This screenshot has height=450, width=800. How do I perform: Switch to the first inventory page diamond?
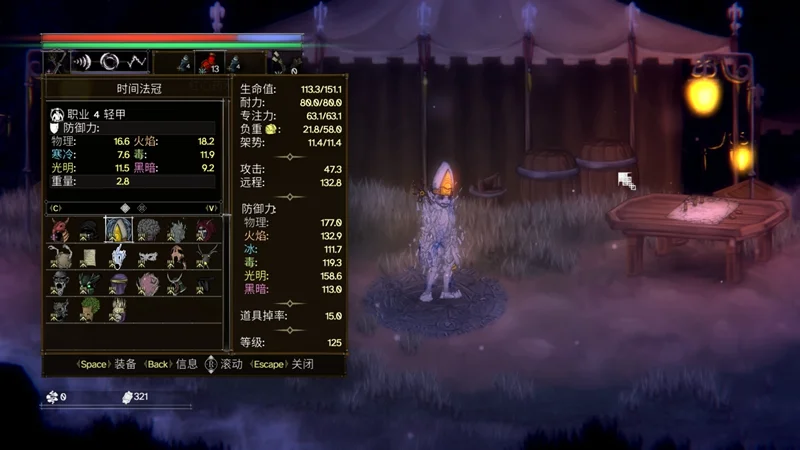click(x=124, y=208)
